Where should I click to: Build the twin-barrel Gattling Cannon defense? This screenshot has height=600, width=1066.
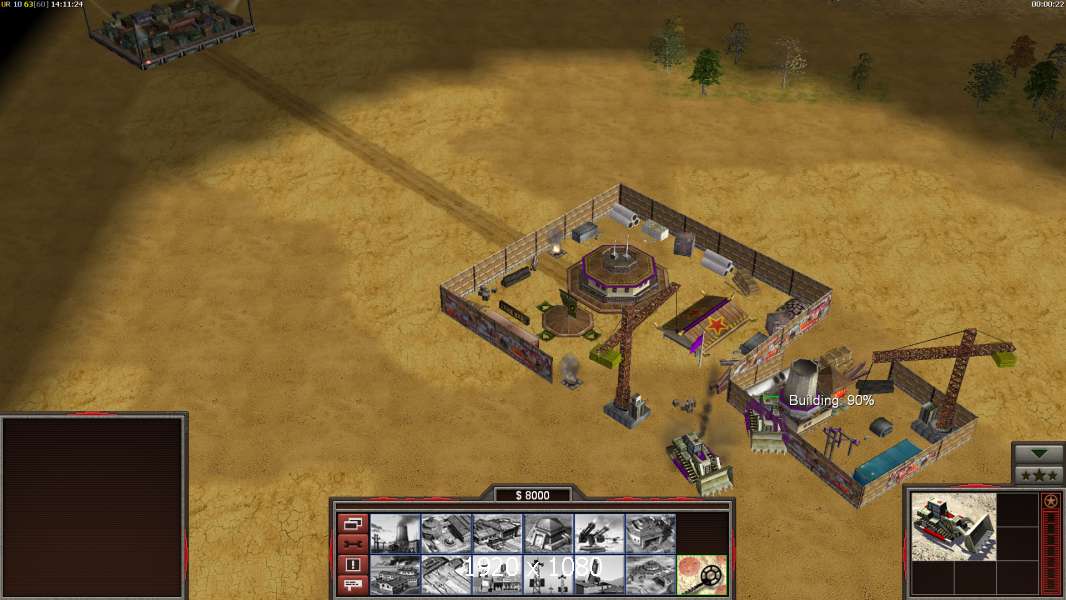(599, 534)
